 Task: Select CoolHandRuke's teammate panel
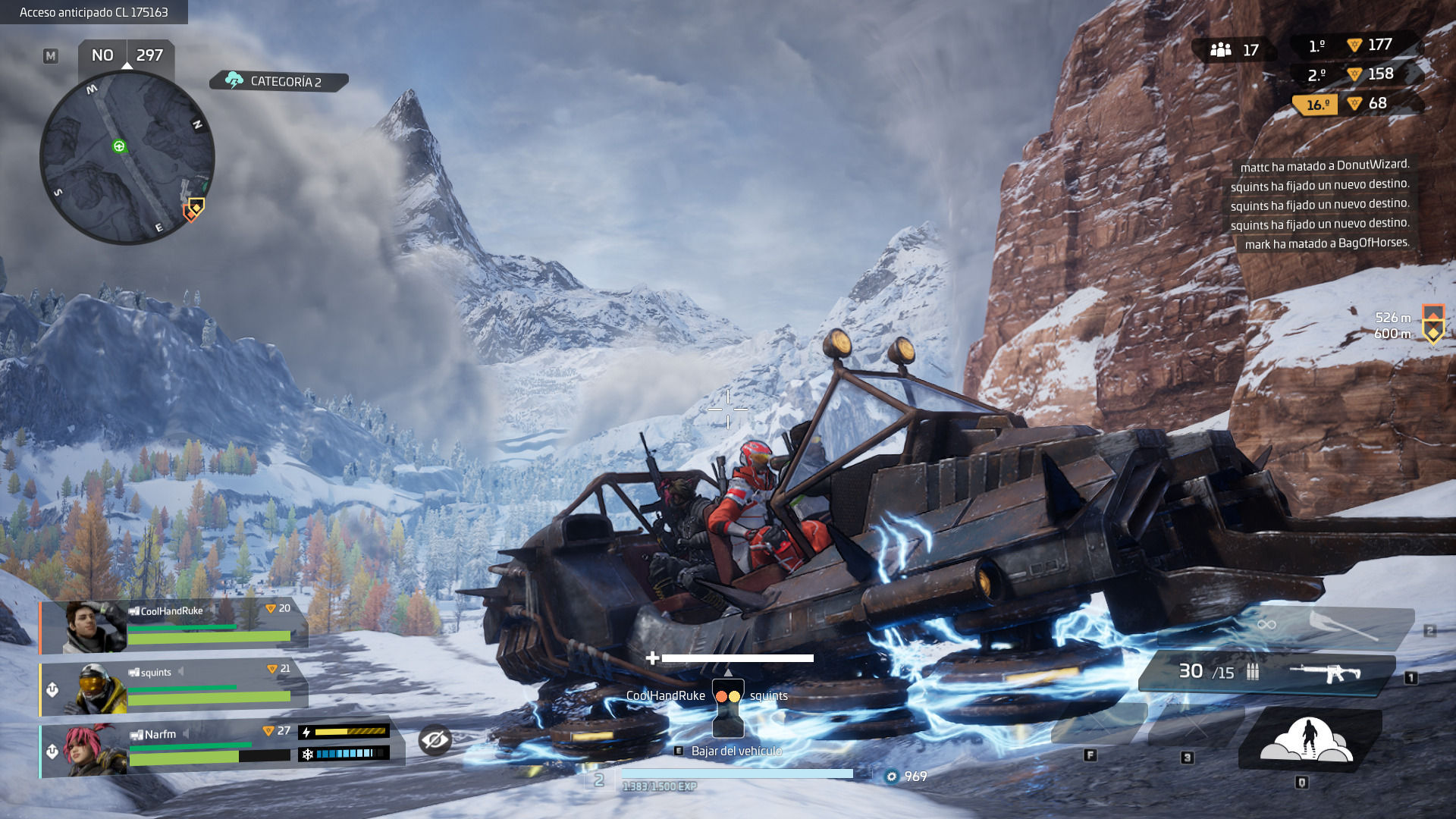174,626
